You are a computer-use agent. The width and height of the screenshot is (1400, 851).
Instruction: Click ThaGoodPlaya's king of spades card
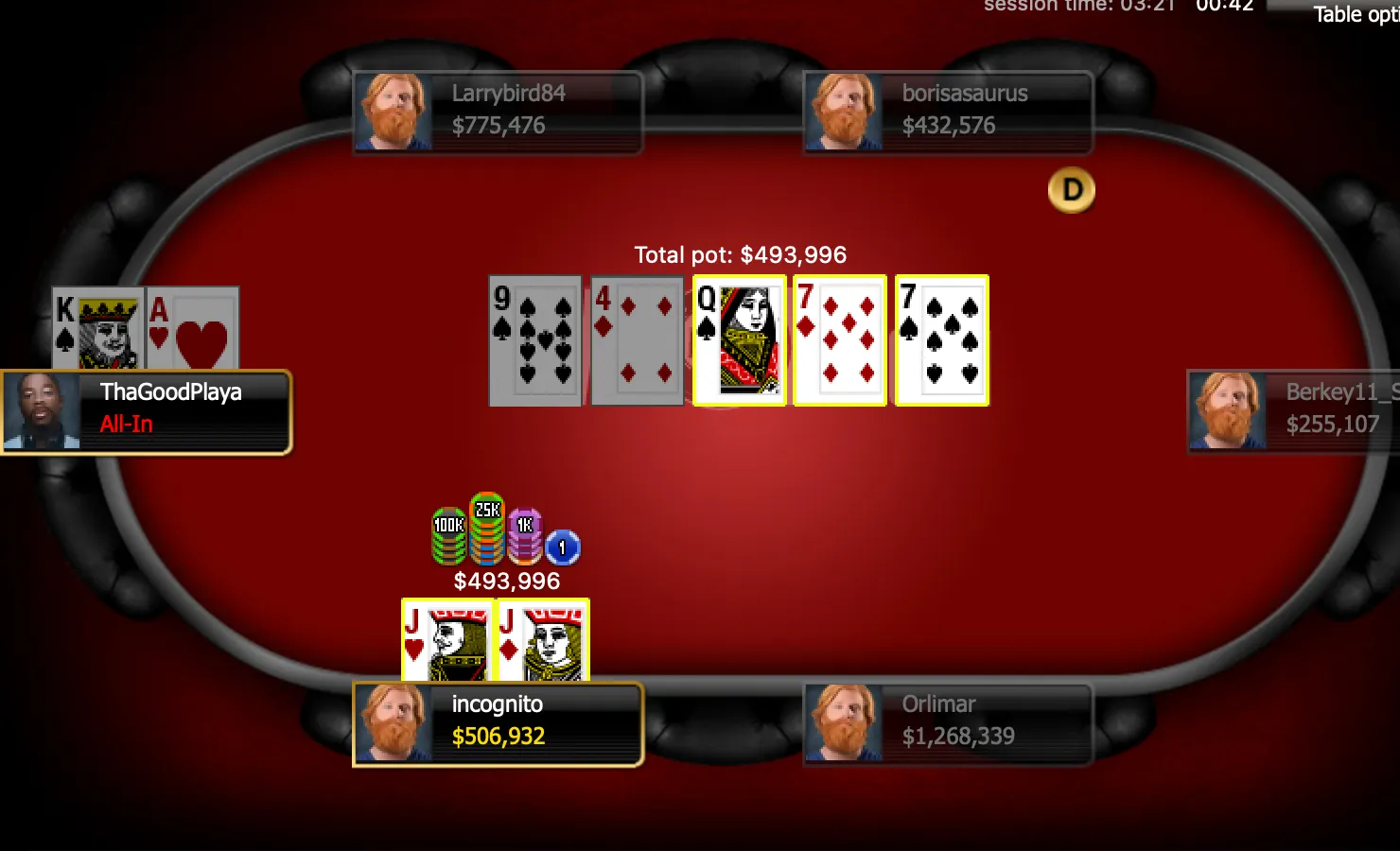98,328
